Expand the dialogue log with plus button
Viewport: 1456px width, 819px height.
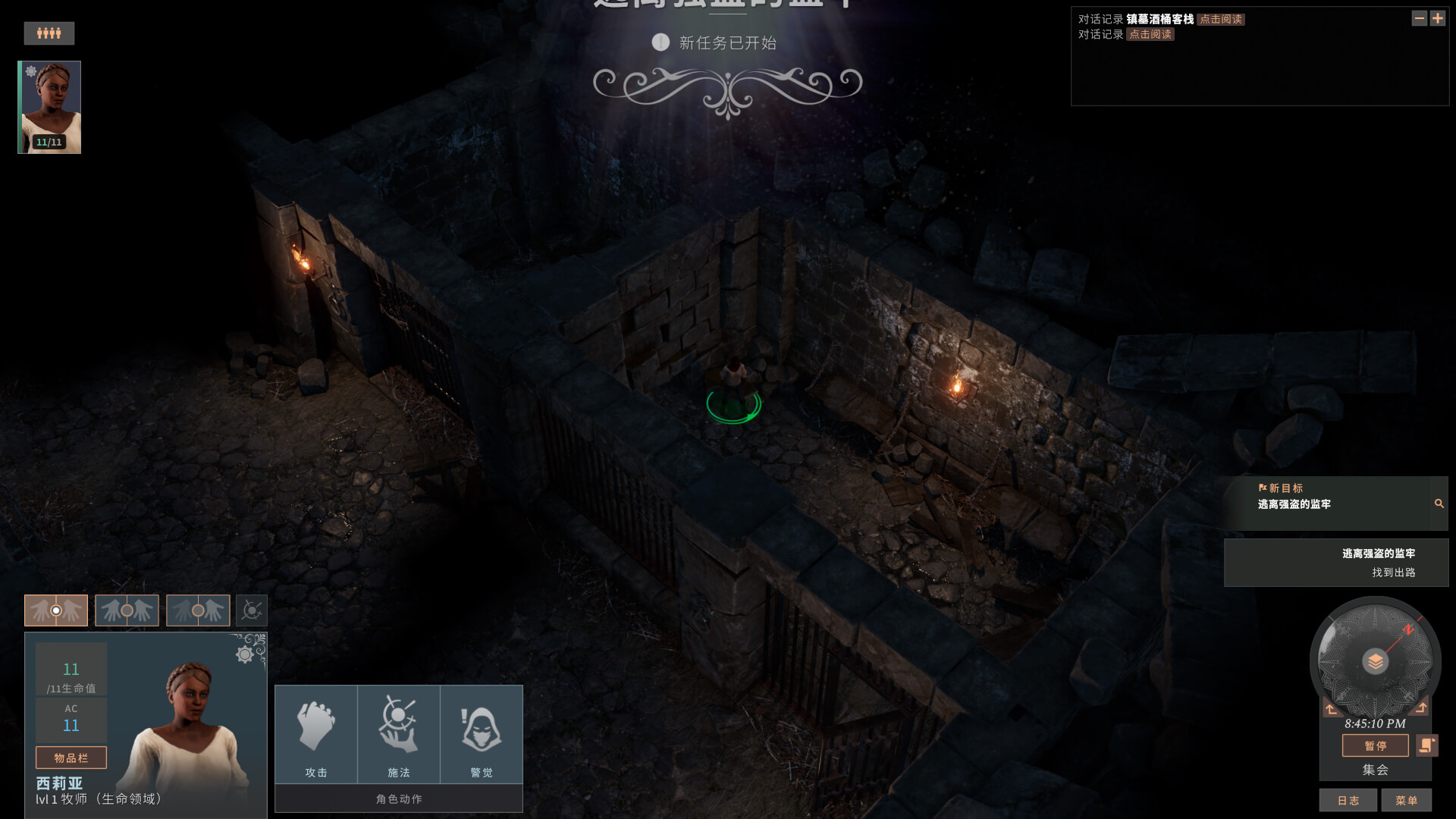click(1438, 18)
